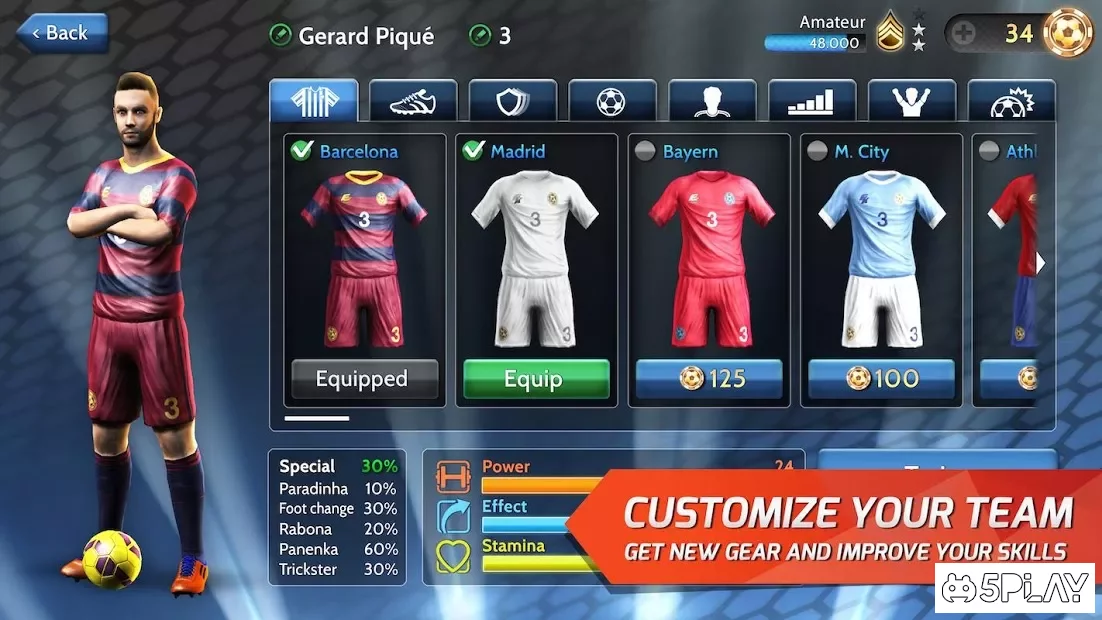This screenshot has width=1102, height=620.
Task: Open the celebration pose tab
Action: 911,101
